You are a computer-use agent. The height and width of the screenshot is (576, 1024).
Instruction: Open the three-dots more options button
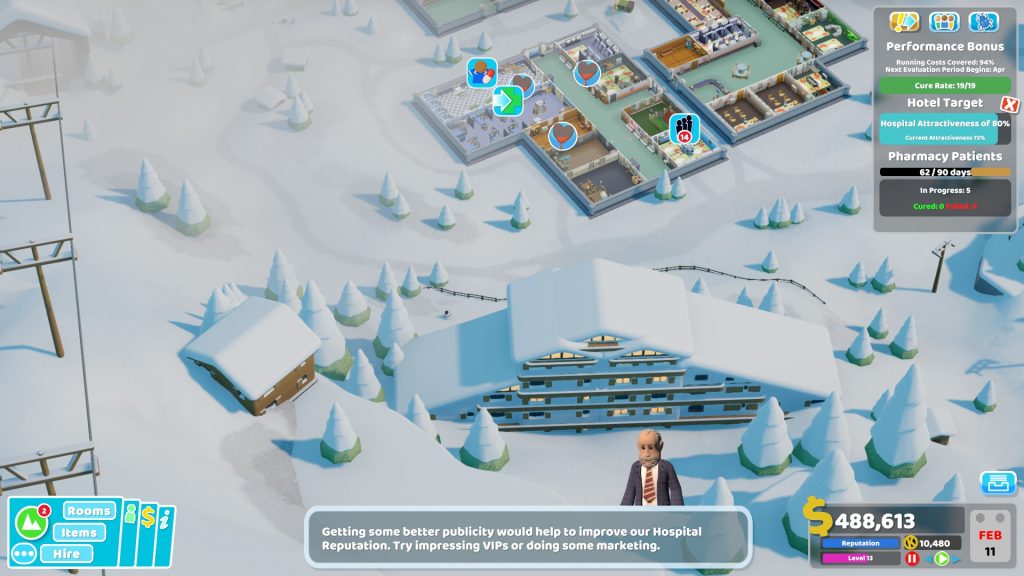(24, 553)
